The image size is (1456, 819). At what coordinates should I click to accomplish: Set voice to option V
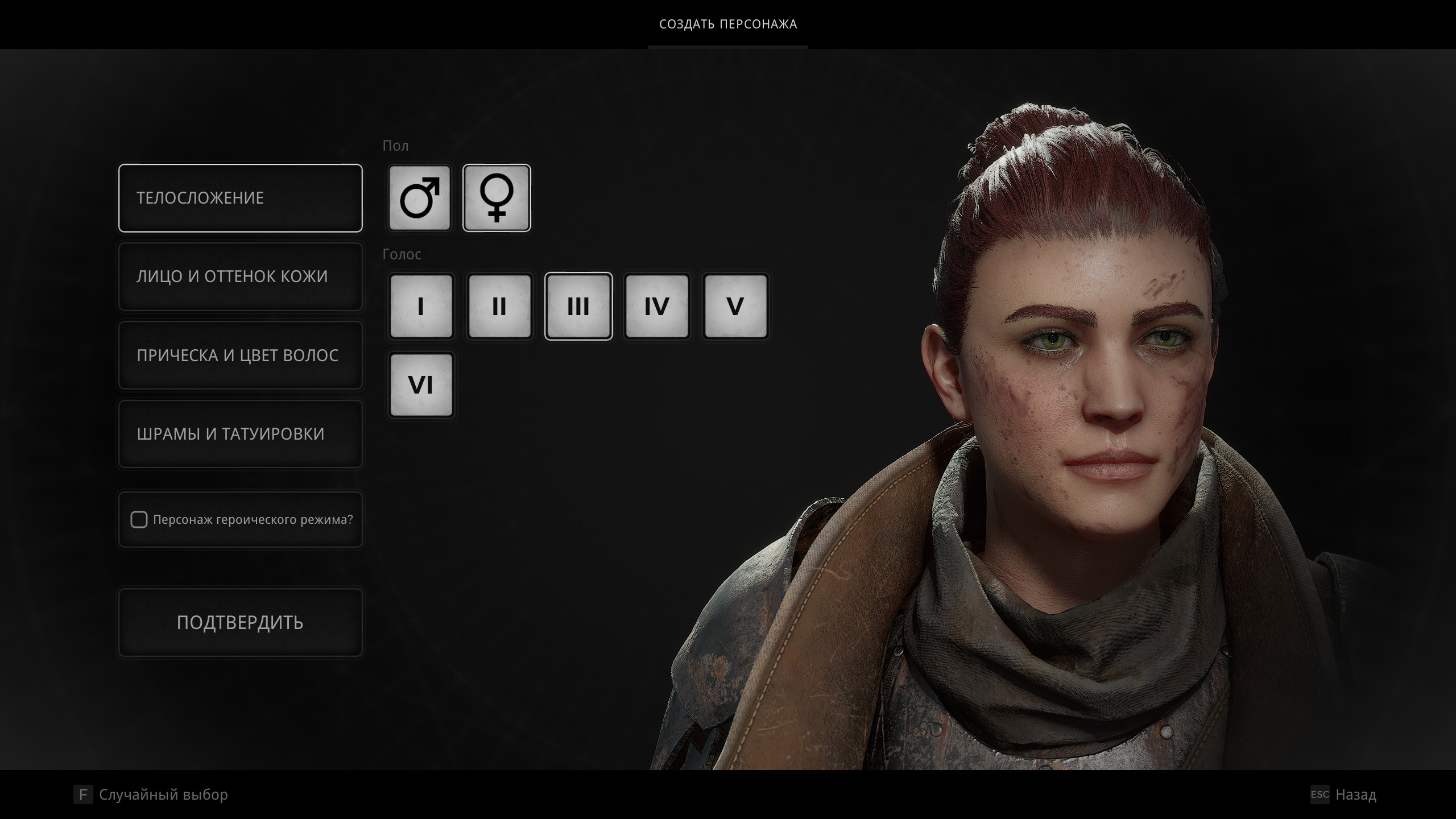pyautogui.click(x=735, y=307)
